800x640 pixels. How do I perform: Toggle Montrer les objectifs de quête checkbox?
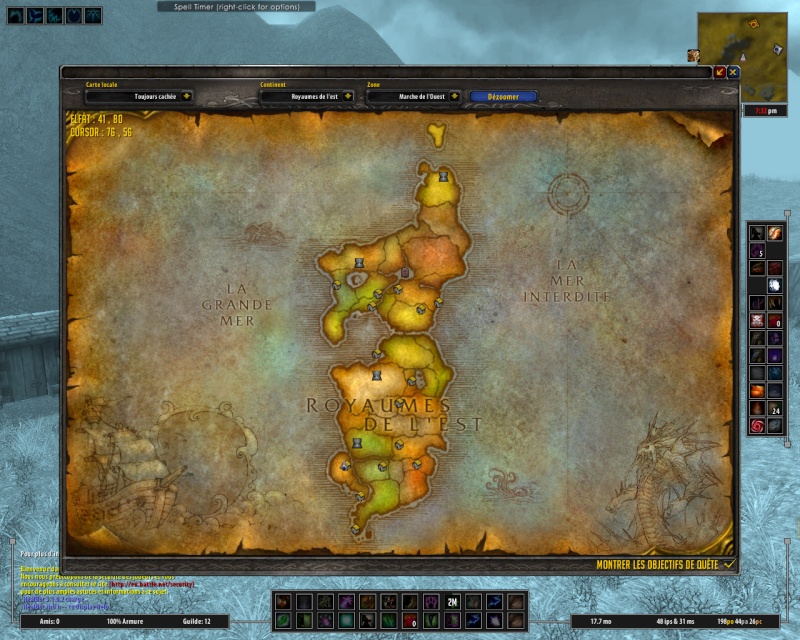[x=729, y=564]
